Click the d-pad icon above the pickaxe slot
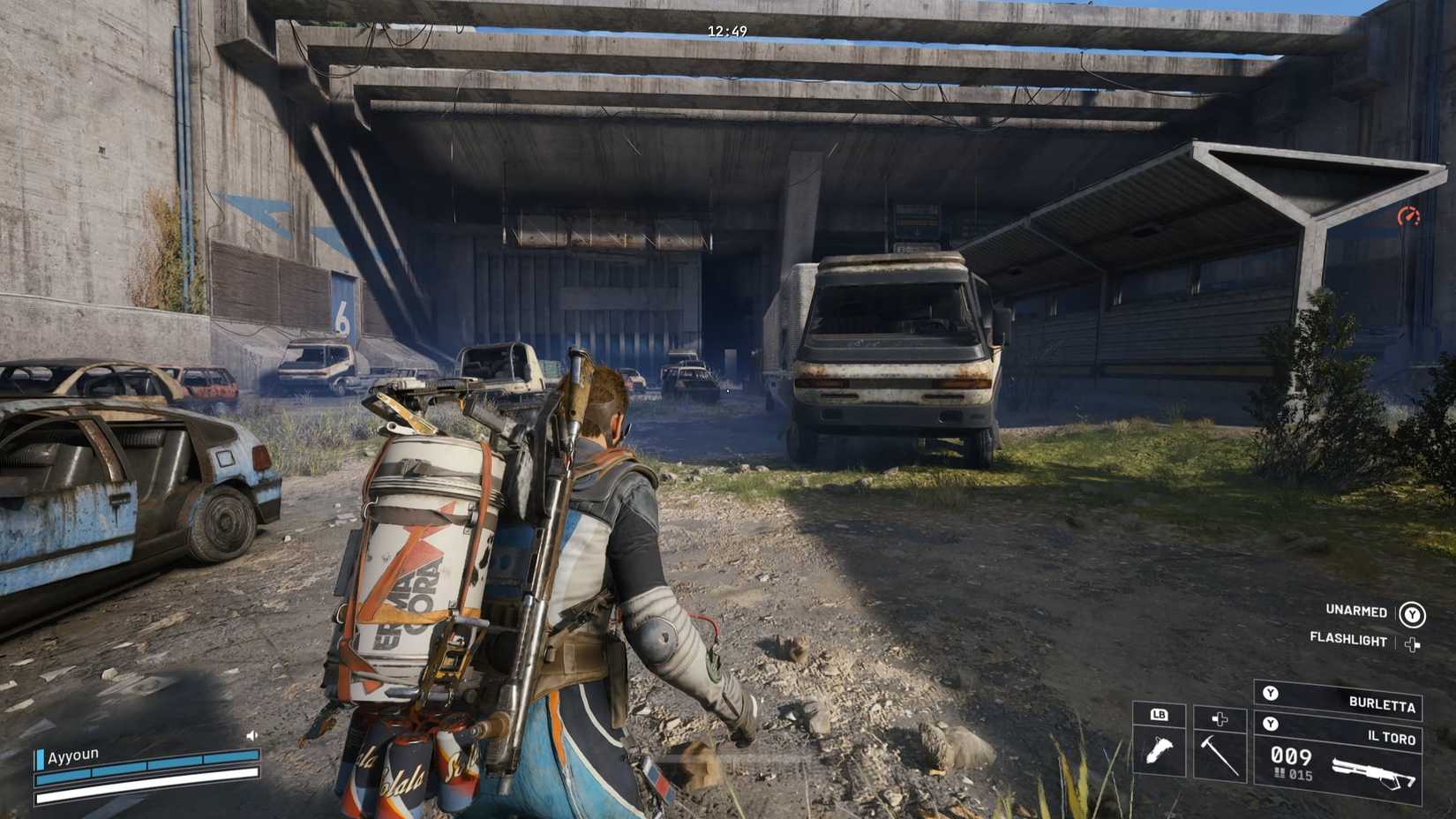Viewport: 1456px width, 819px height. click(x=1220, y=718)
